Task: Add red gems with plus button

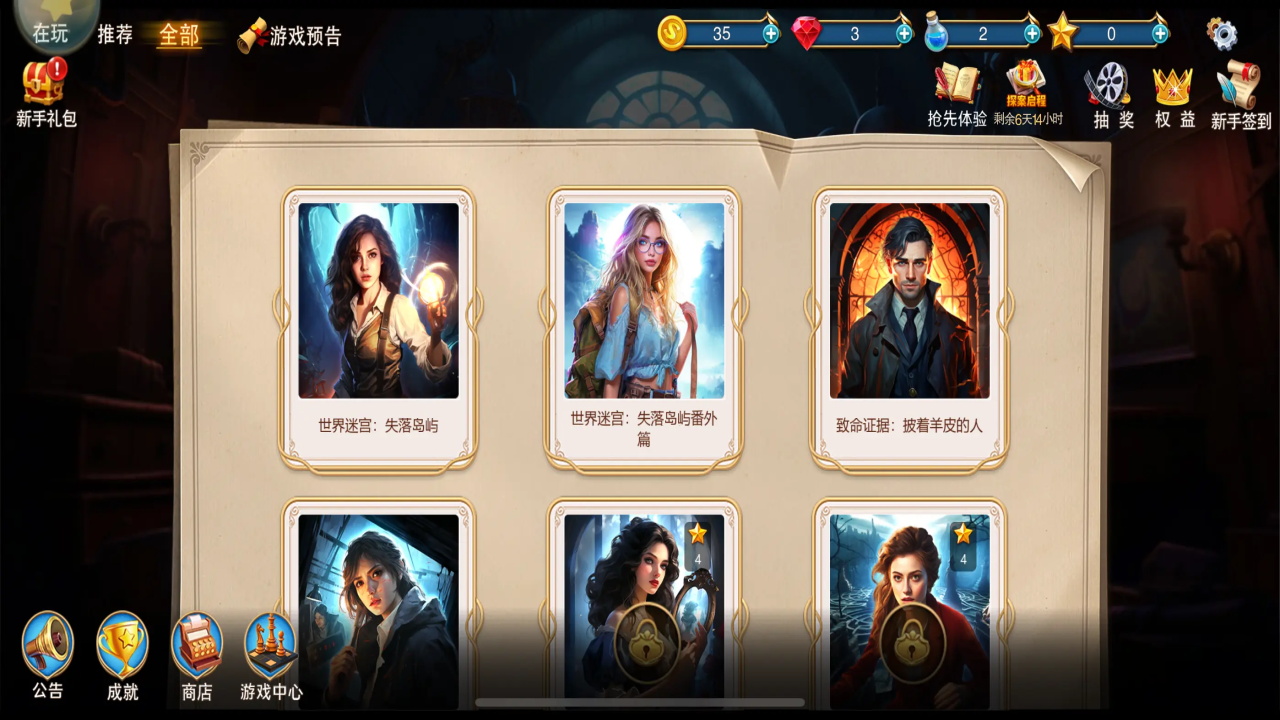Action: [x=904, y=33]
